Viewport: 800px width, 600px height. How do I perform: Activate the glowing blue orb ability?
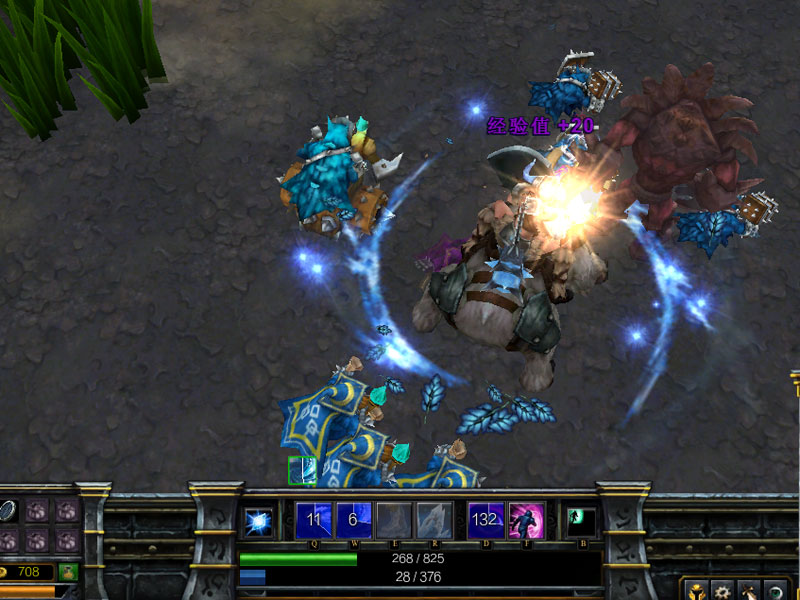(259, 521)
